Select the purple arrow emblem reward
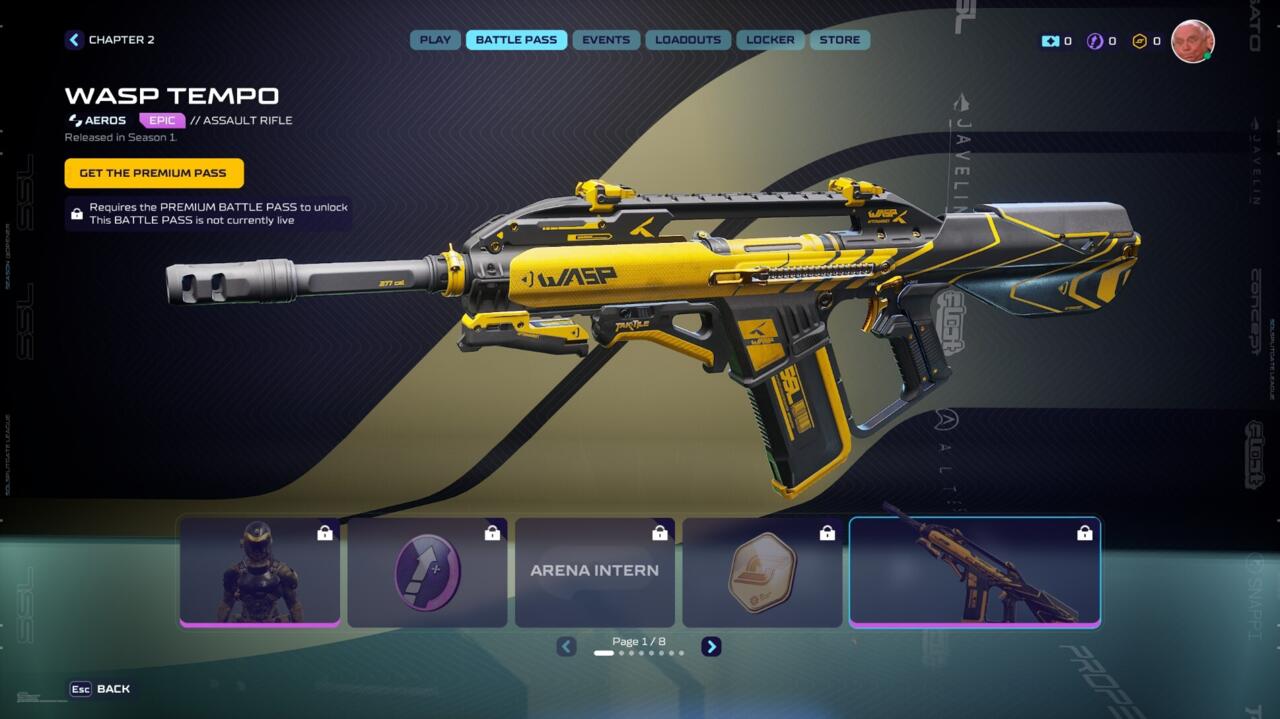Screen dimensions: 1280x719 tap(427, 572)
